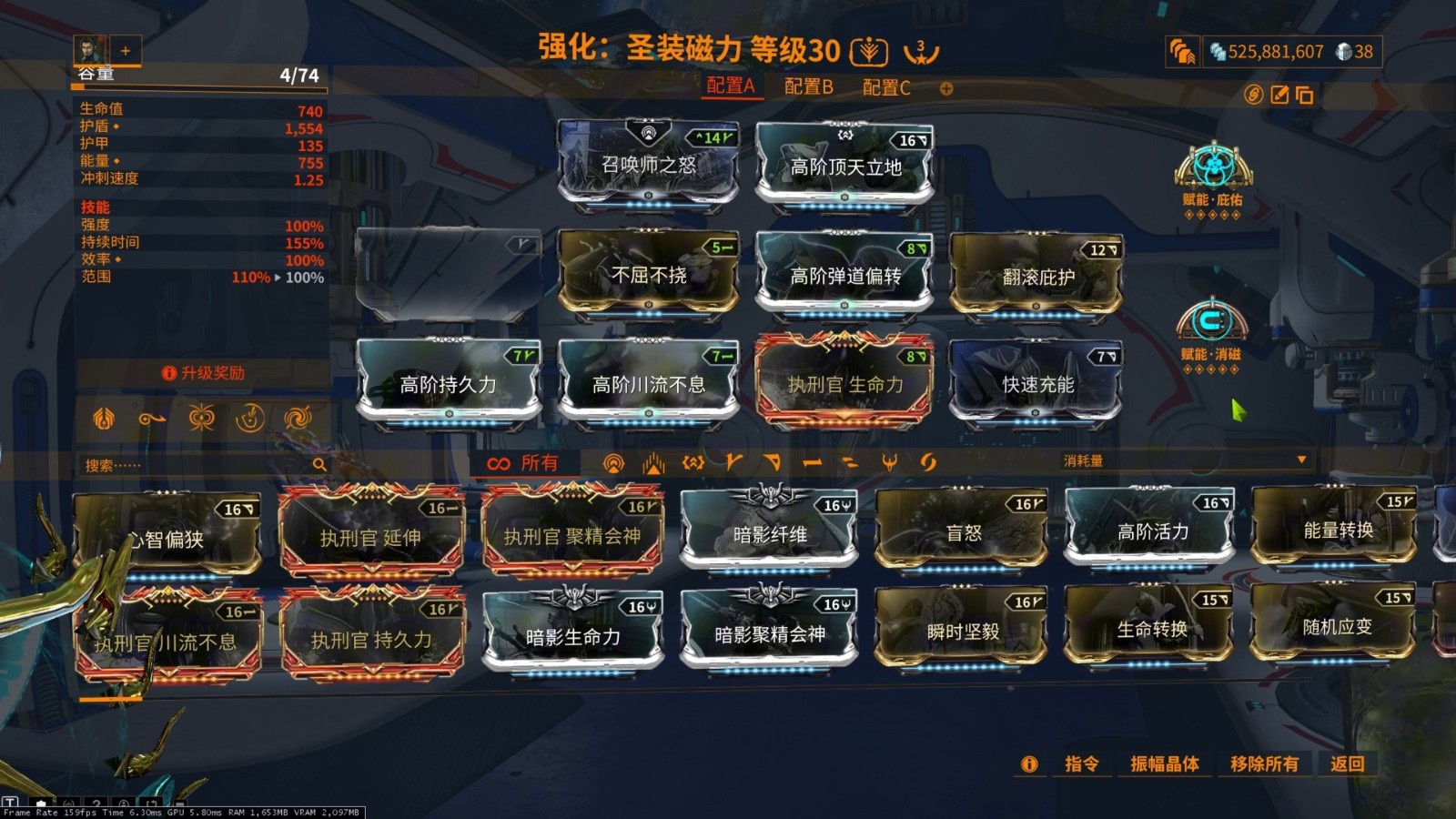The width and height of the screenshot is (1456, 819).
Task: Expand the 升级奖励 section
Action: coord(205,373)
